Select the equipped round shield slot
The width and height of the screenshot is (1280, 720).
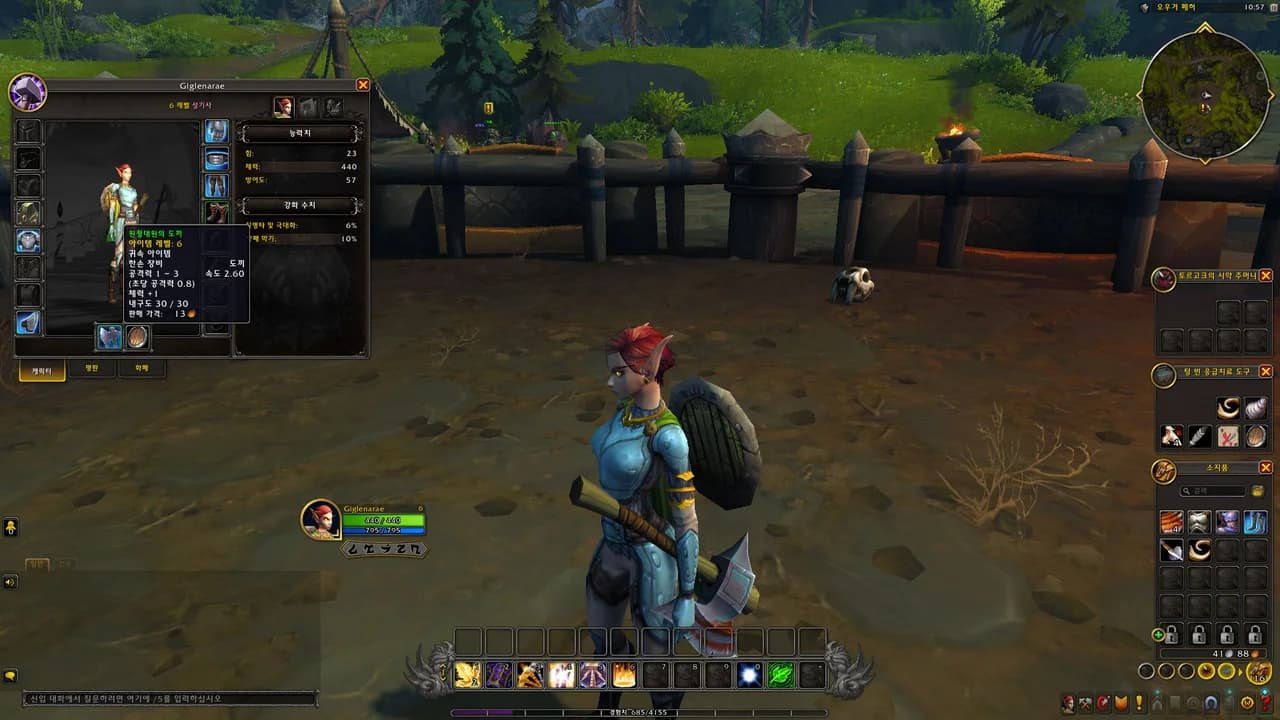(x=137, y=338)
